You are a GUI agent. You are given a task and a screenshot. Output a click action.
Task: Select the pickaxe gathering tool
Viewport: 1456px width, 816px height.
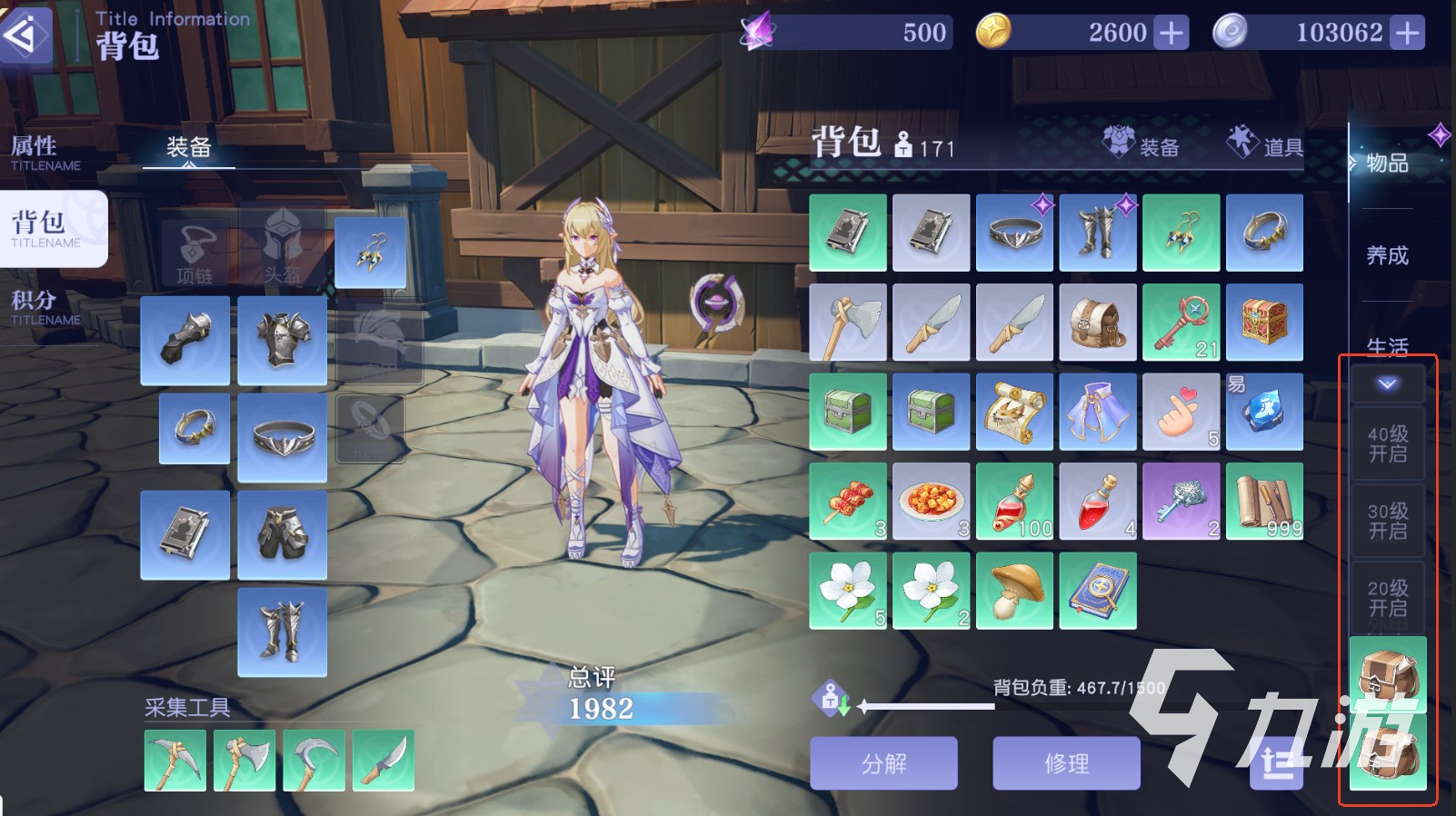point(175,761)
